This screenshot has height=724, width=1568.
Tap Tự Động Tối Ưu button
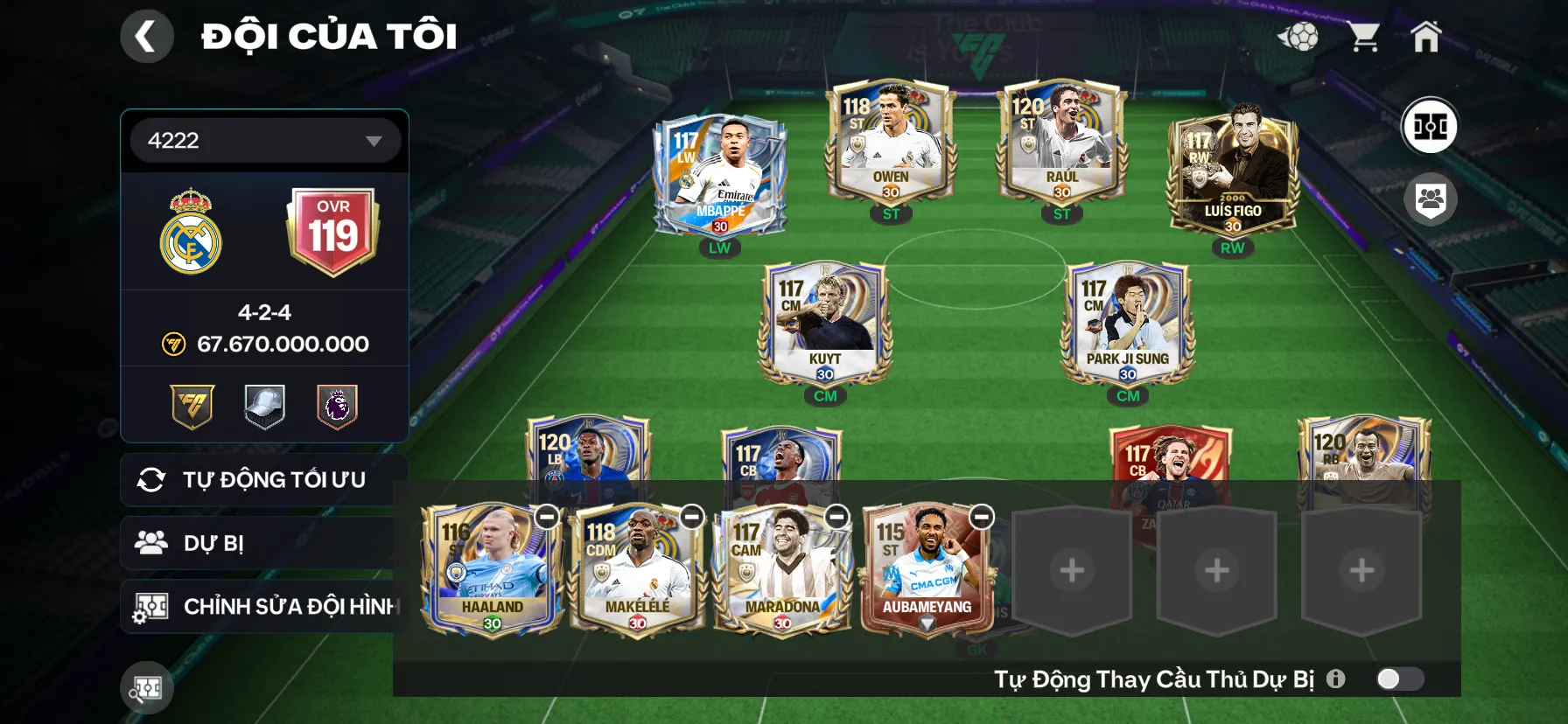point(262,480)
